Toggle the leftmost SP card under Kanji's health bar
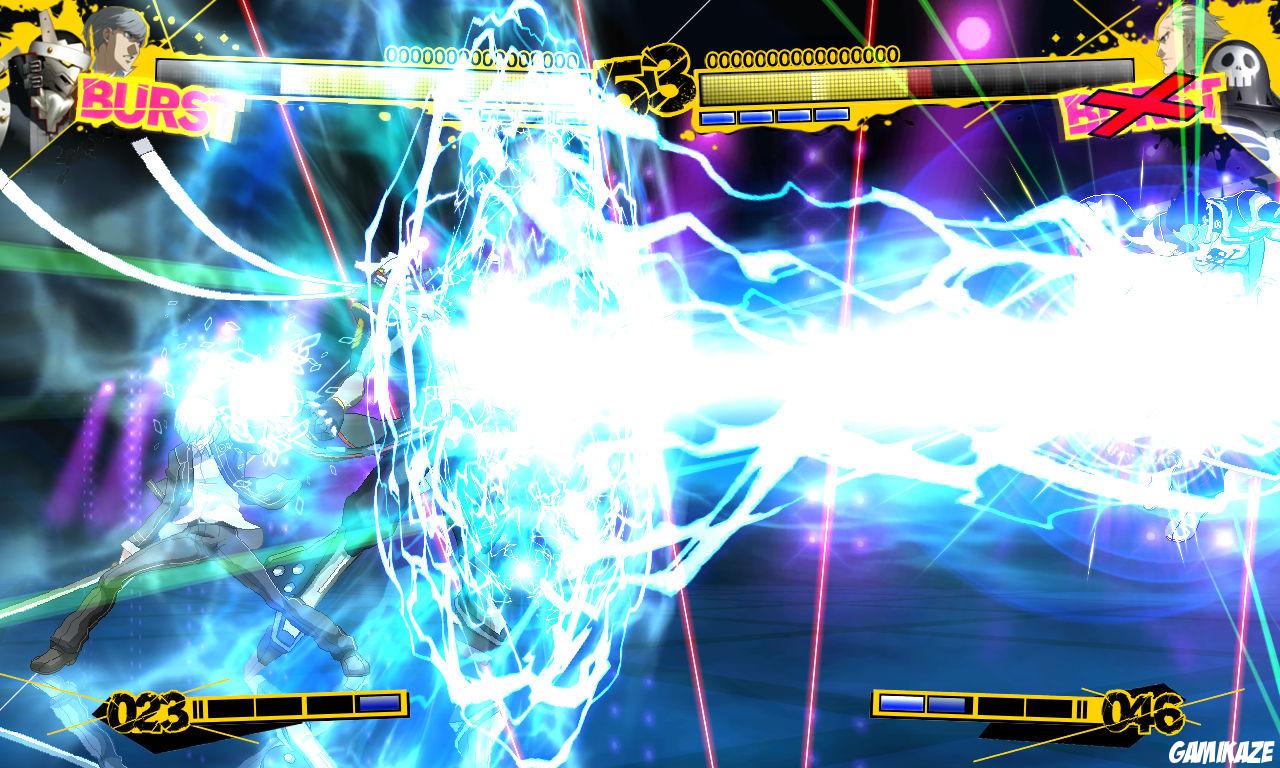This screenshot has width=1280, height=768. click(x=718, y=118)
